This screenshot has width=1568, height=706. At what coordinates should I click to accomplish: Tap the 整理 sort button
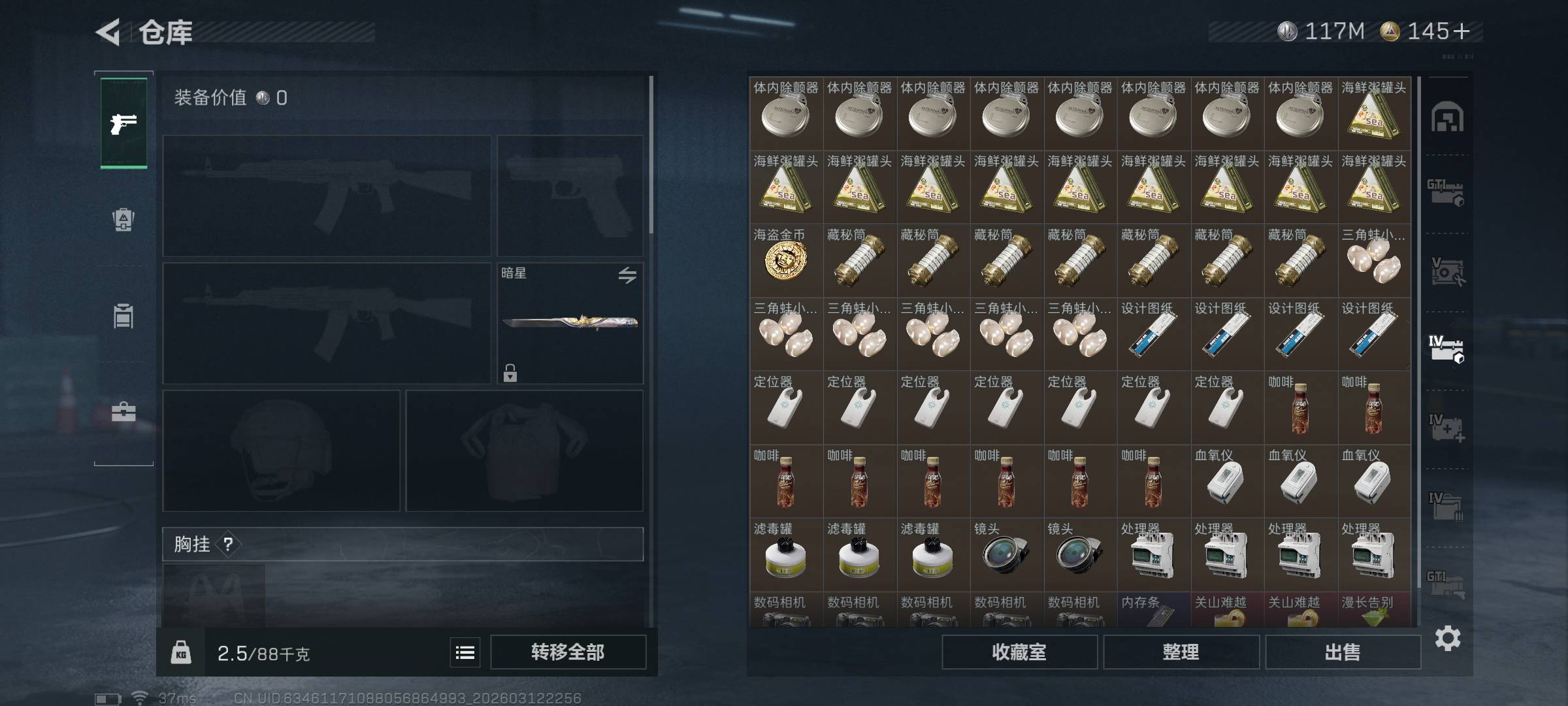1181,652
